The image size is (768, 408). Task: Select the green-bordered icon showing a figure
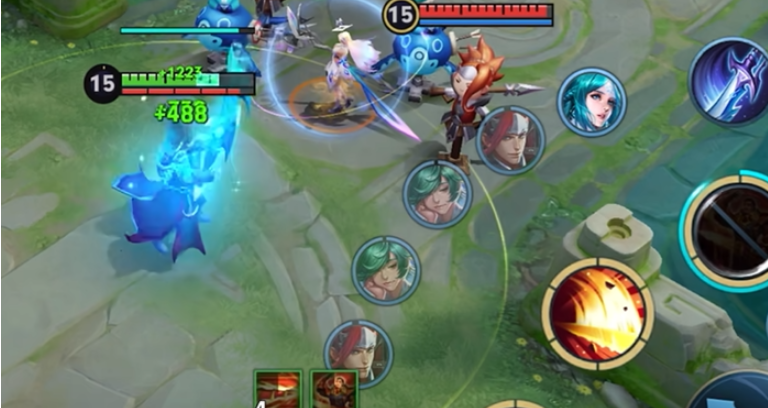click(333, 390)
